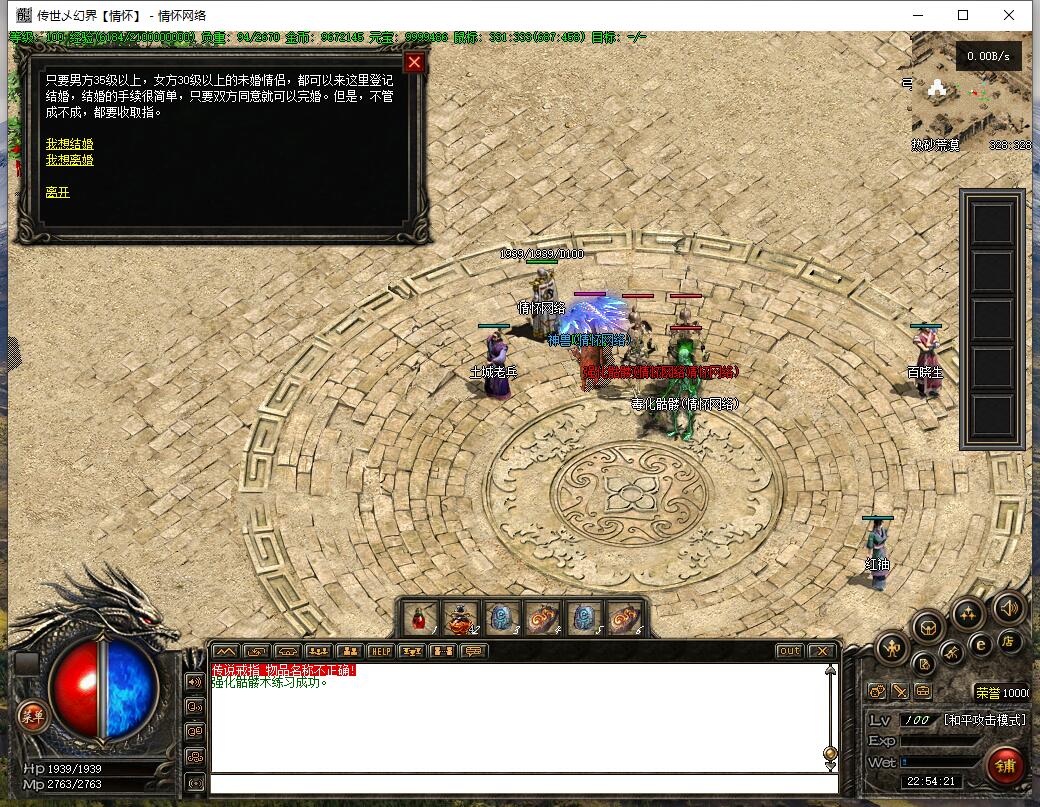The width and height of the screenshot is (1040, 807).
Task: Use the small red potion in hotbar slot 1
Action: point(419,619)
